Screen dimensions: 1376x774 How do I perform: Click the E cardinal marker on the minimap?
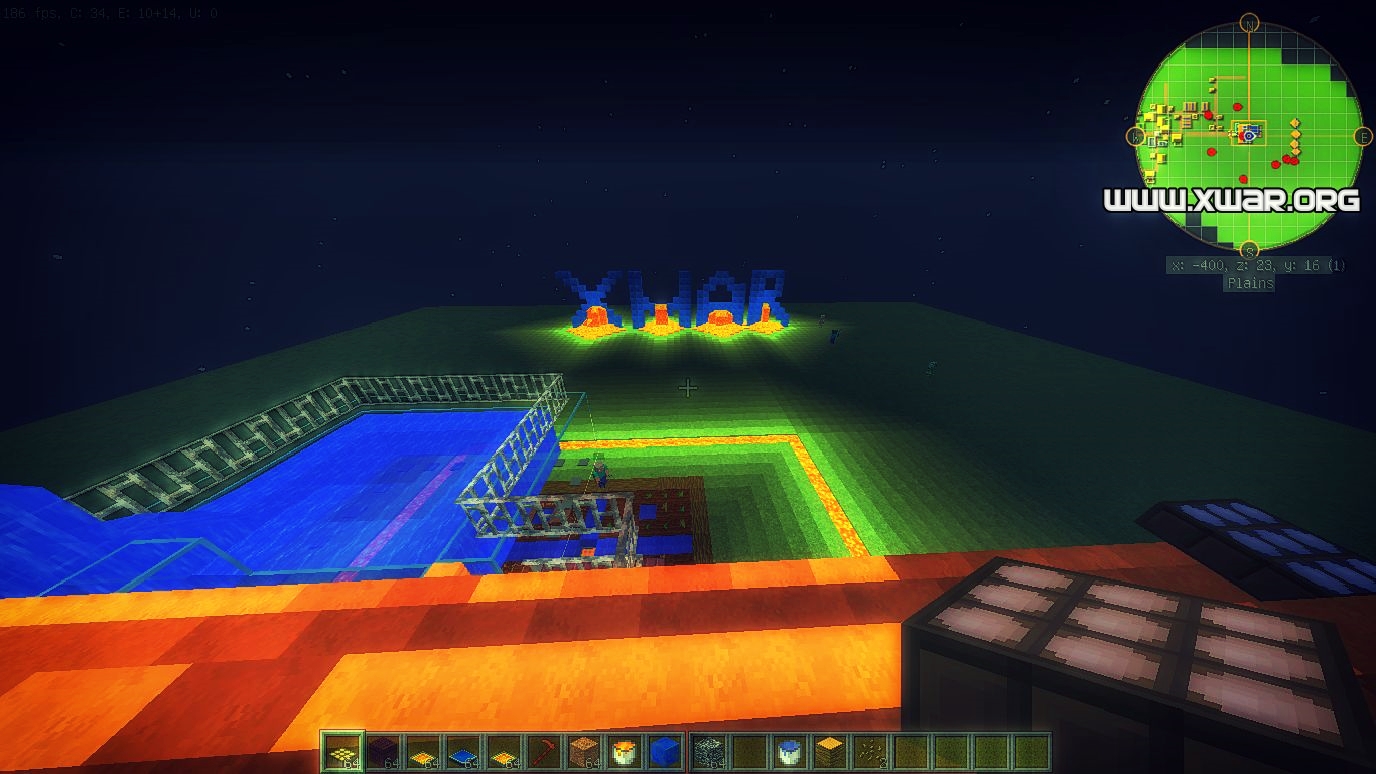(1363, 136)
